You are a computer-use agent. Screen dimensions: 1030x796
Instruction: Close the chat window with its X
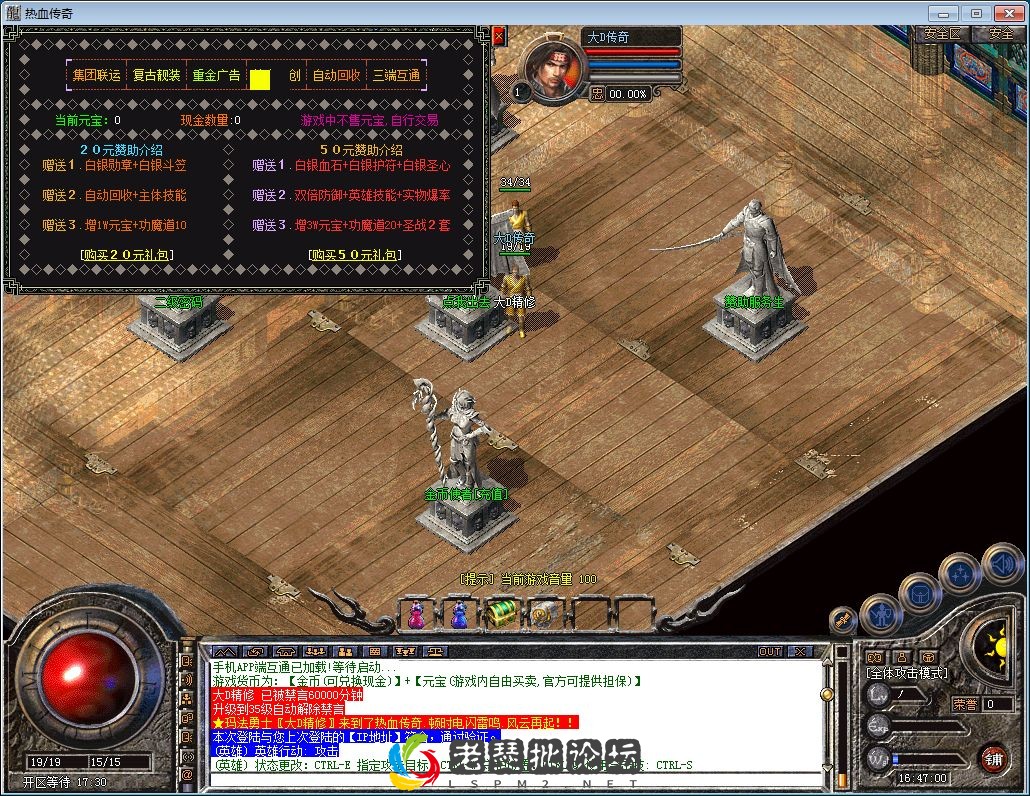tap(799, 652)
